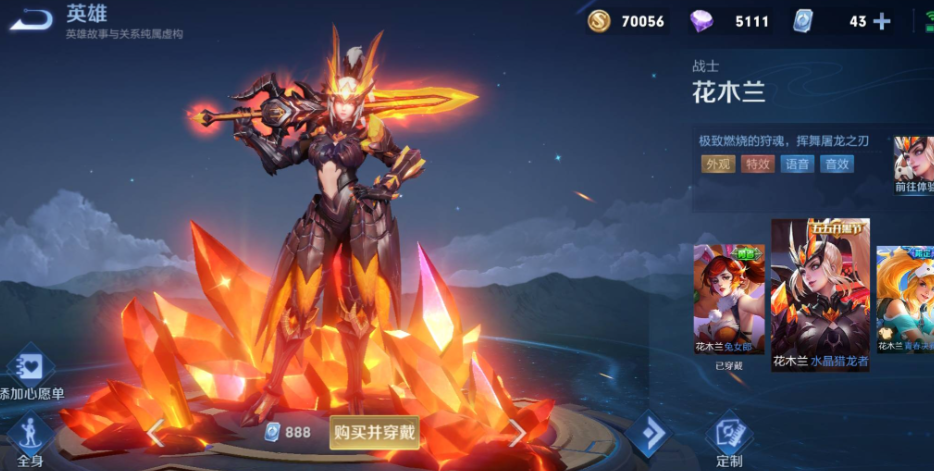Click the 购买并穿戴 purchase button
Screen dimensions: 934x471
(375, 433)
